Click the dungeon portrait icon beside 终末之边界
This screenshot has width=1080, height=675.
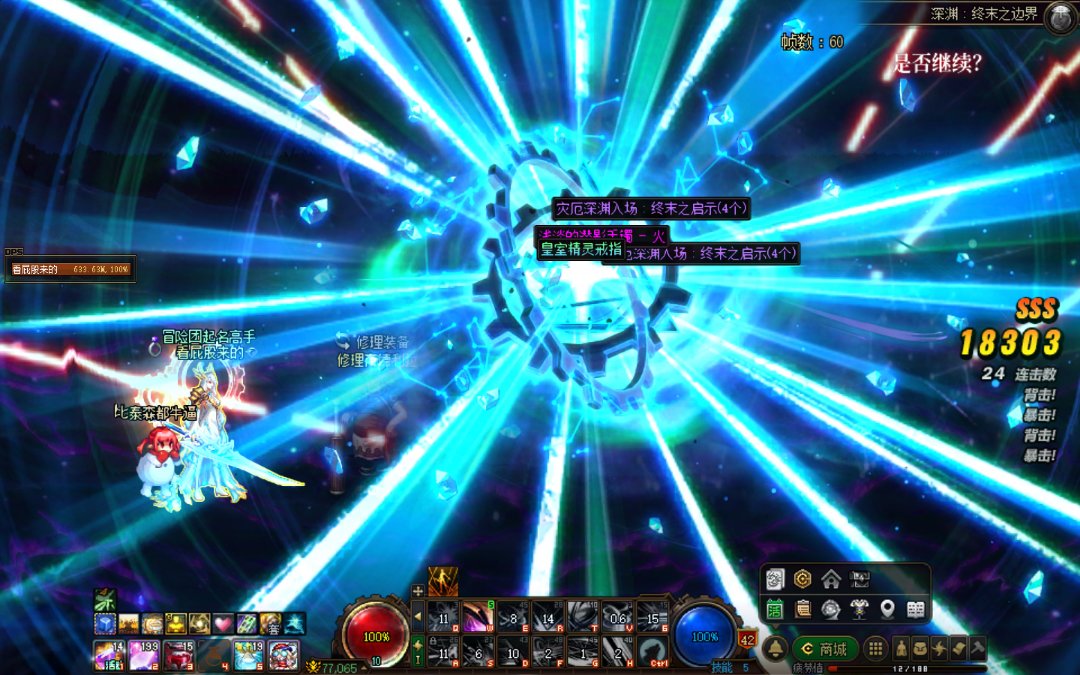tap(1060, 17)
